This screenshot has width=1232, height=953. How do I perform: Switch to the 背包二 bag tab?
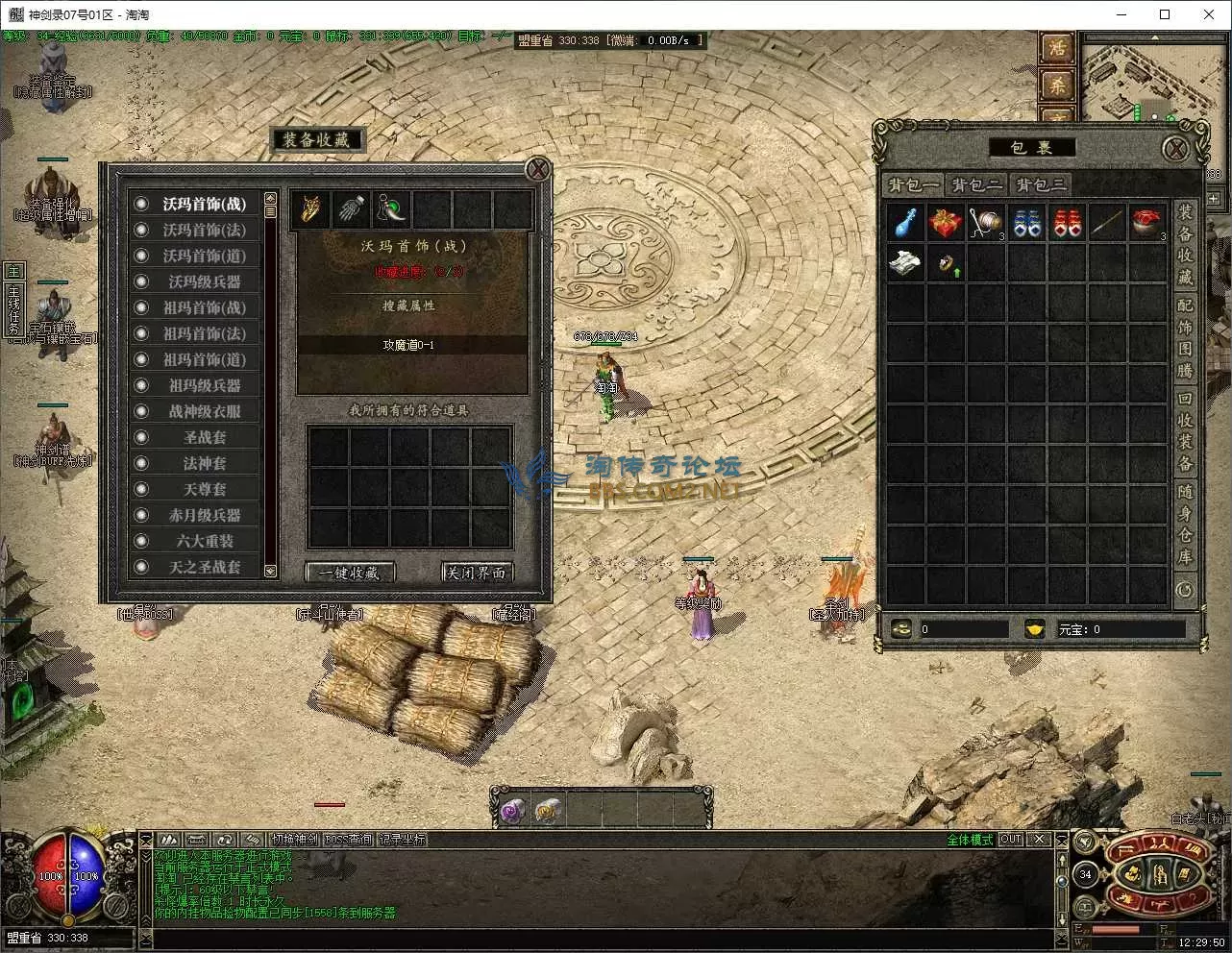pos(977,185)
